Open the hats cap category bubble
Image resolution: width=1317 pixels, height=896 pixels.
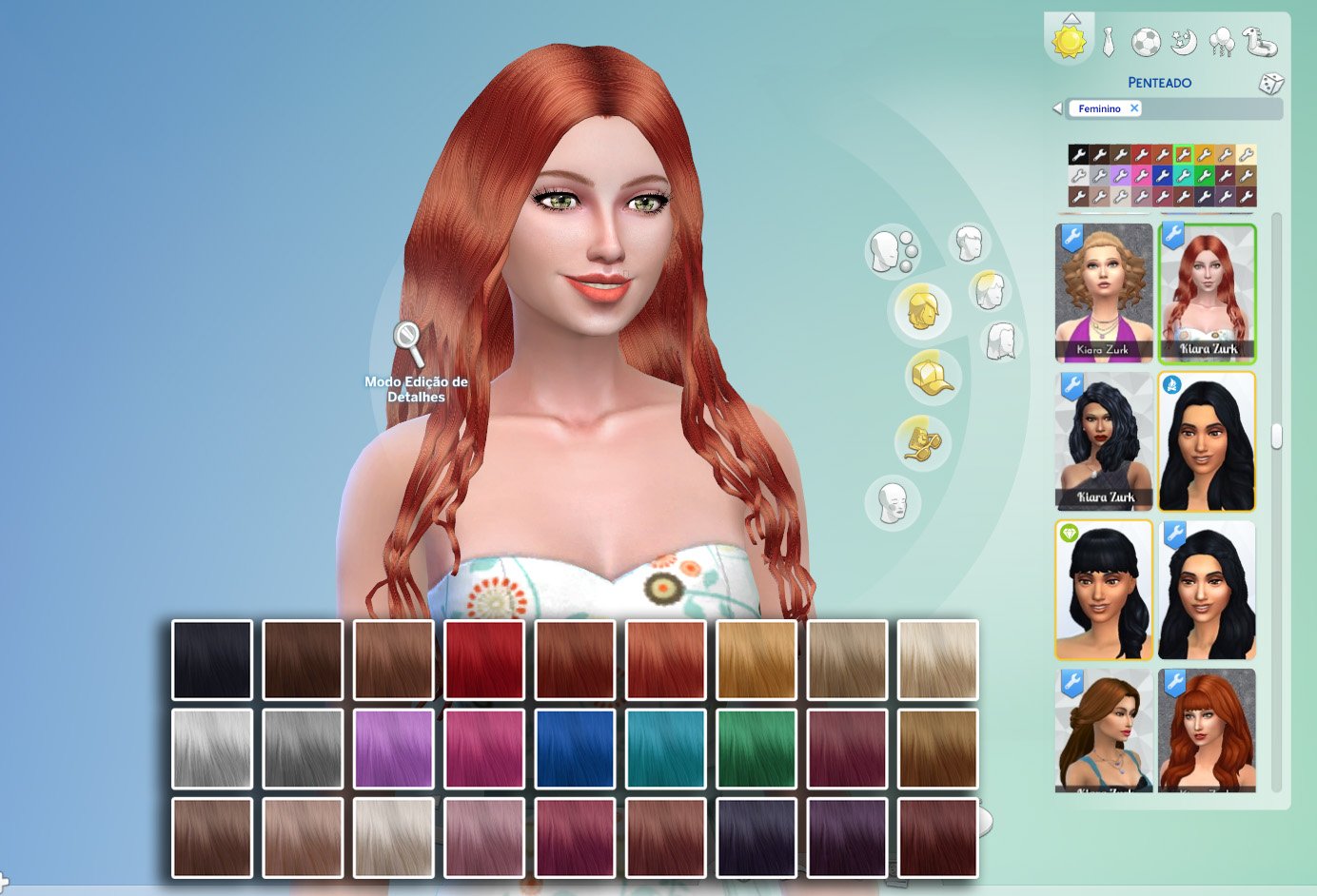(933, 375)
